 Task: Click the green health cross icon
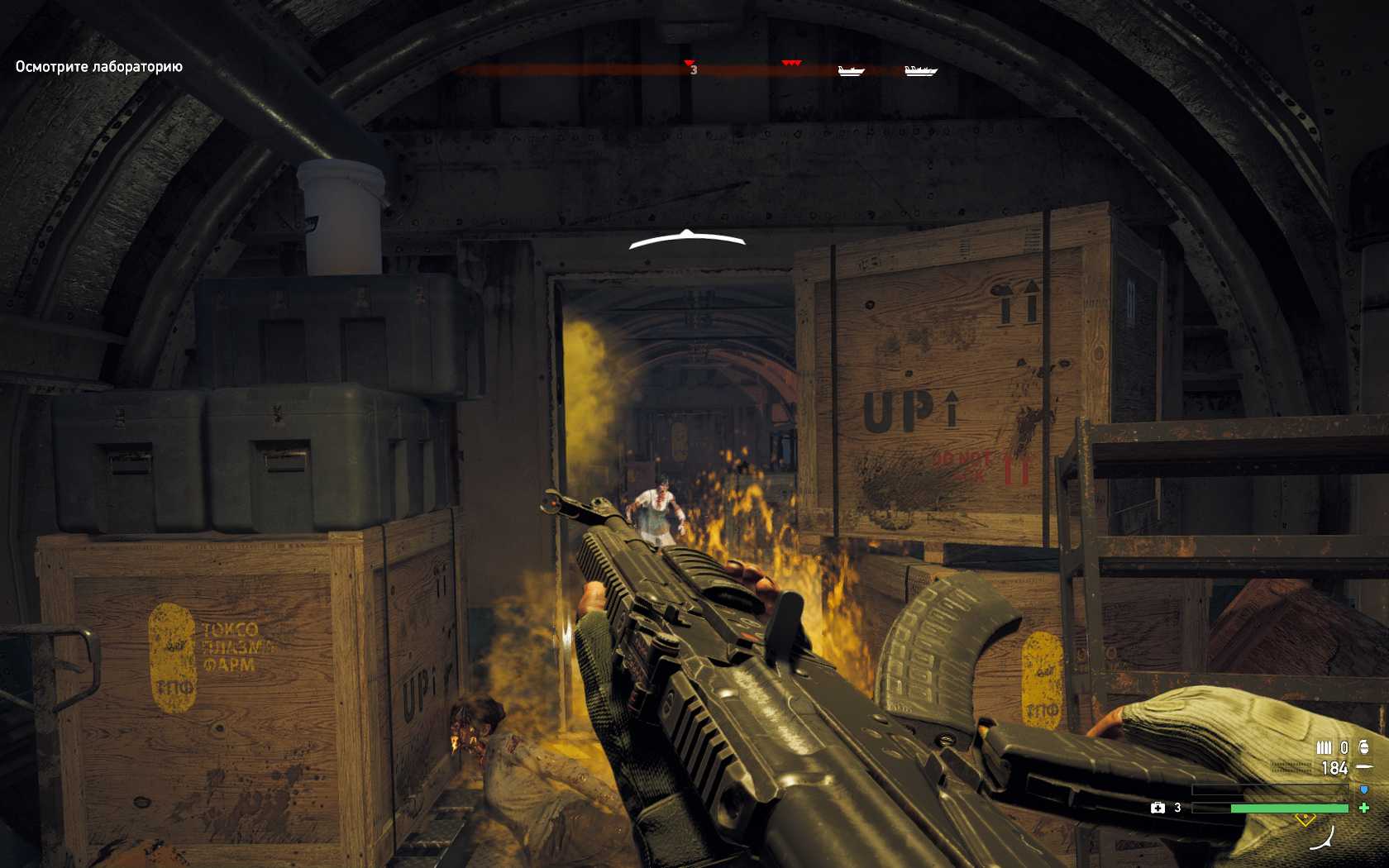(1364, 808)
